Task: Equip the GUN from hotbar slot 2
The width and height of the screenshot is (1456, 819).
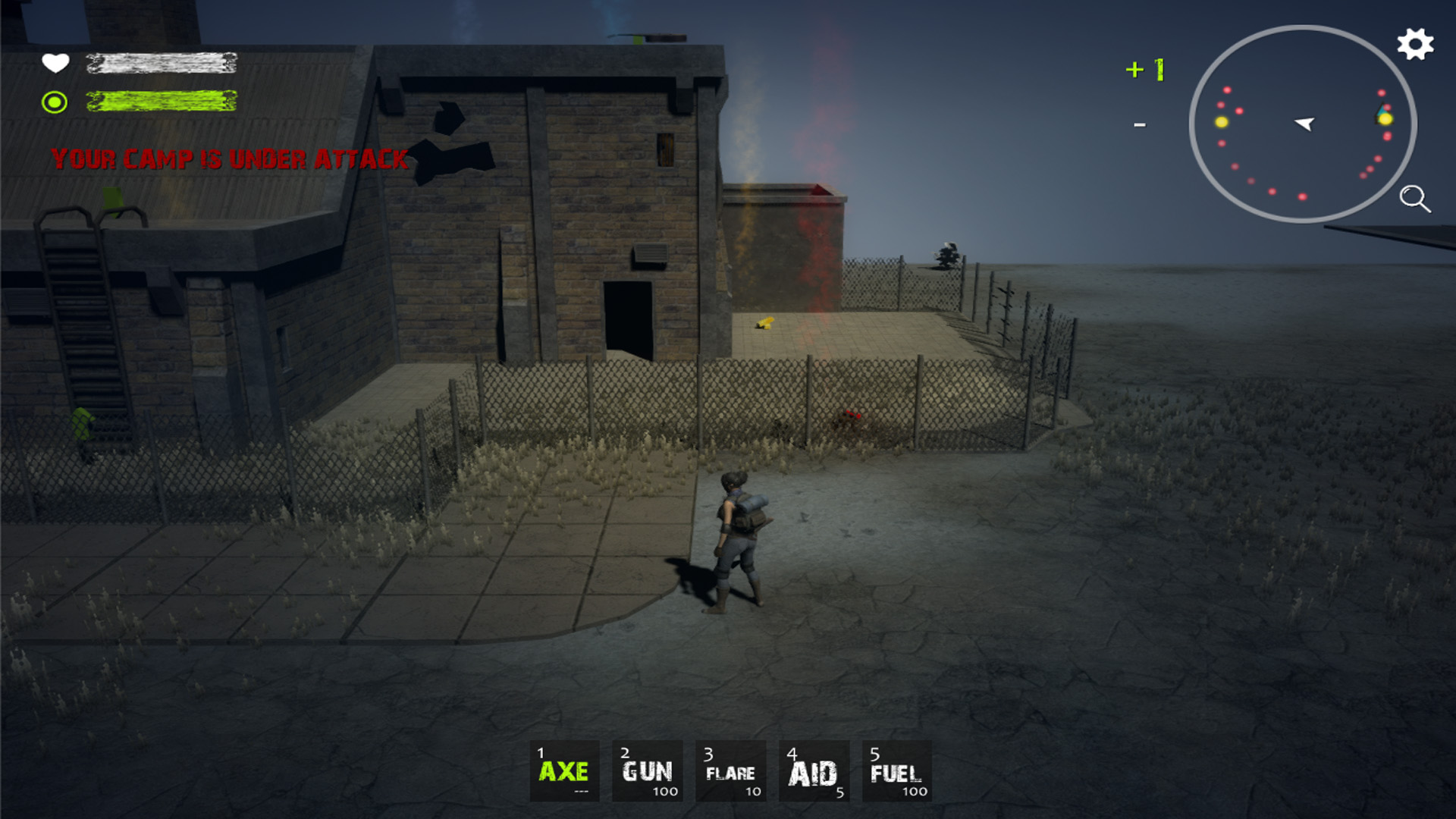Action: click(x=646, y=770)
